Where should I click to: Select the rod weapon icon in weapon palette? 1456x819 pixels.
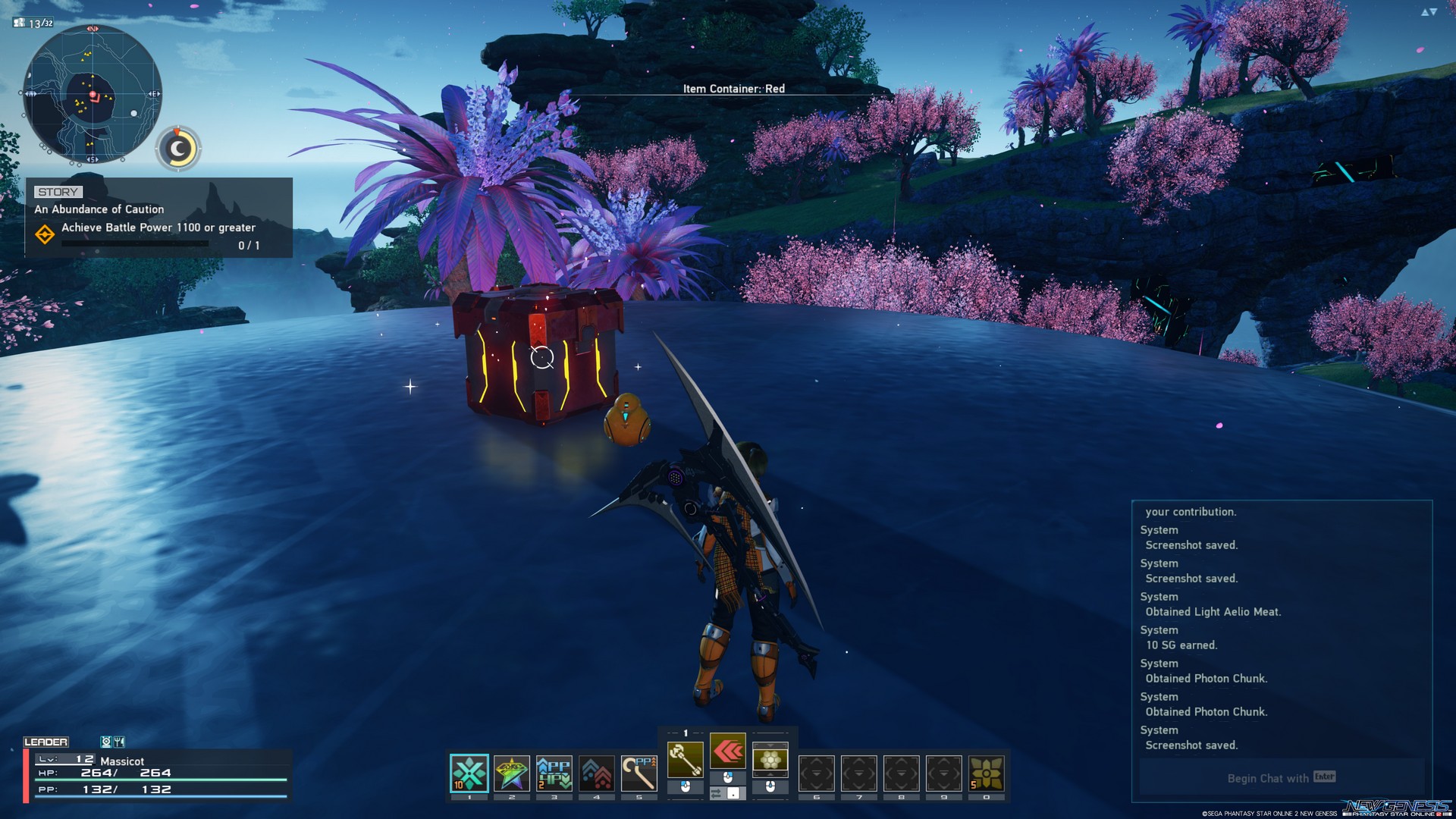point(686,760)
